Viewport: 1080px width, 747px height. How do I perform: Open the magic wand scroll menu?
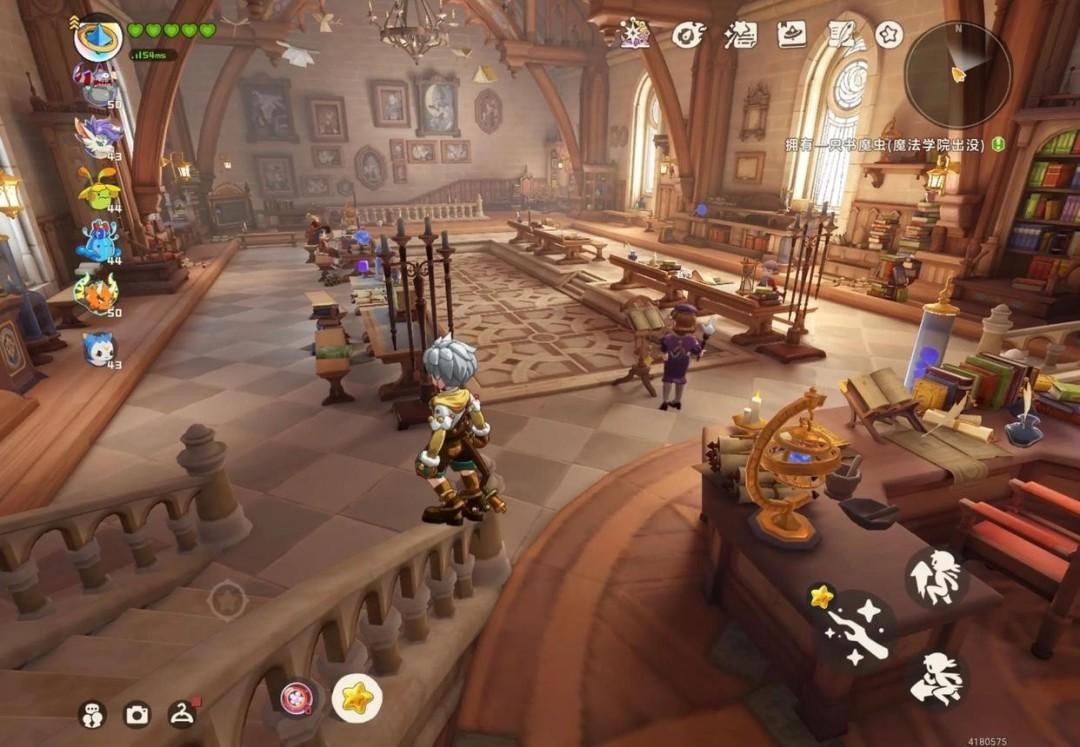point(740,34)
